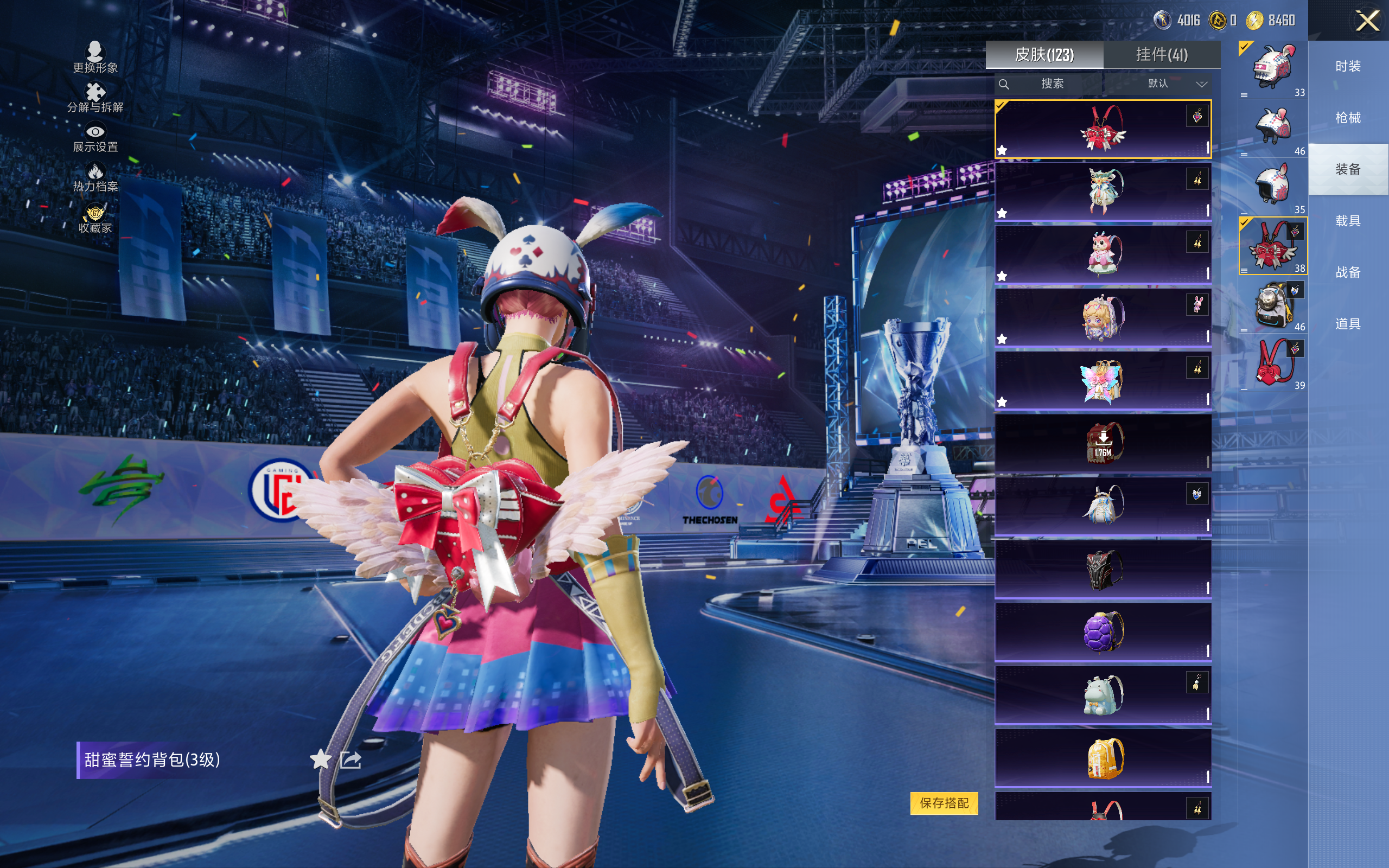The height and width of the screenshot is (868, 1389).
Task: Open the 战备 category
Action: click(1348, 272)
